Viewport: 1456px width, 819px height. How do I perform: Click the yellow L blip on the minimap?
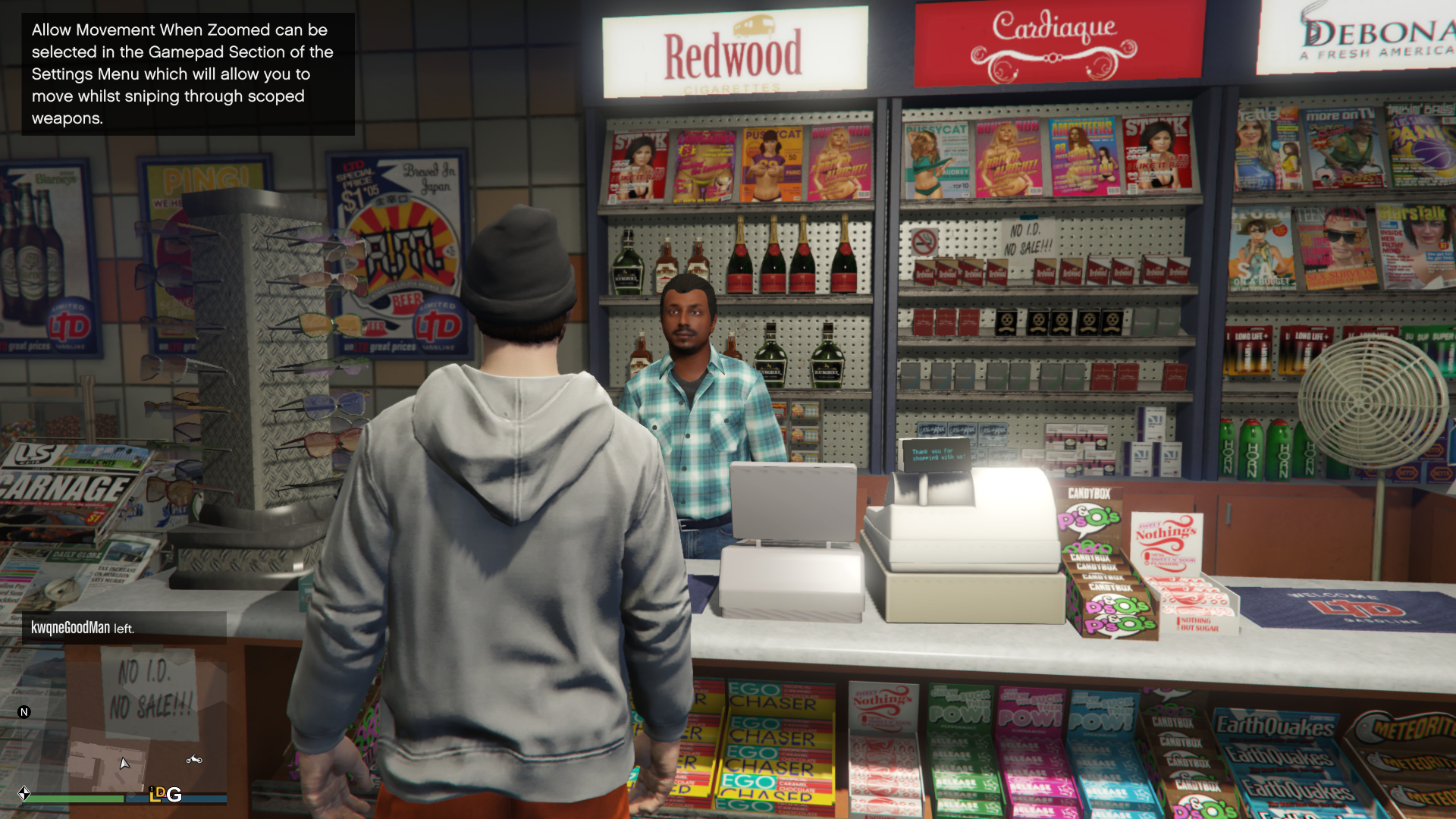tap(157, 794)
